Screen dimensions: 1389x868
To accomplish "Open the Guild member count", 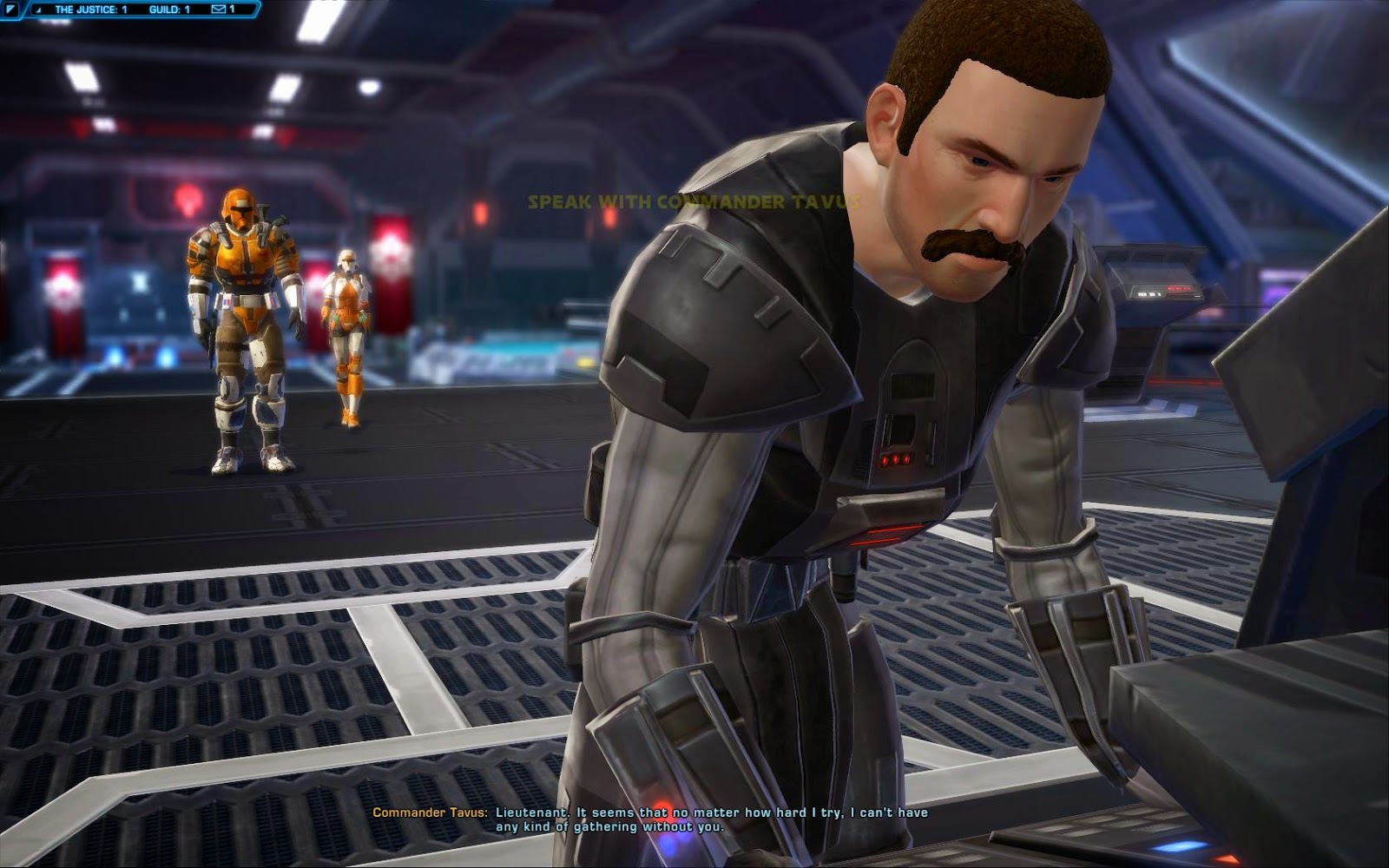I will pyautogui.click(x=170, y=10).
